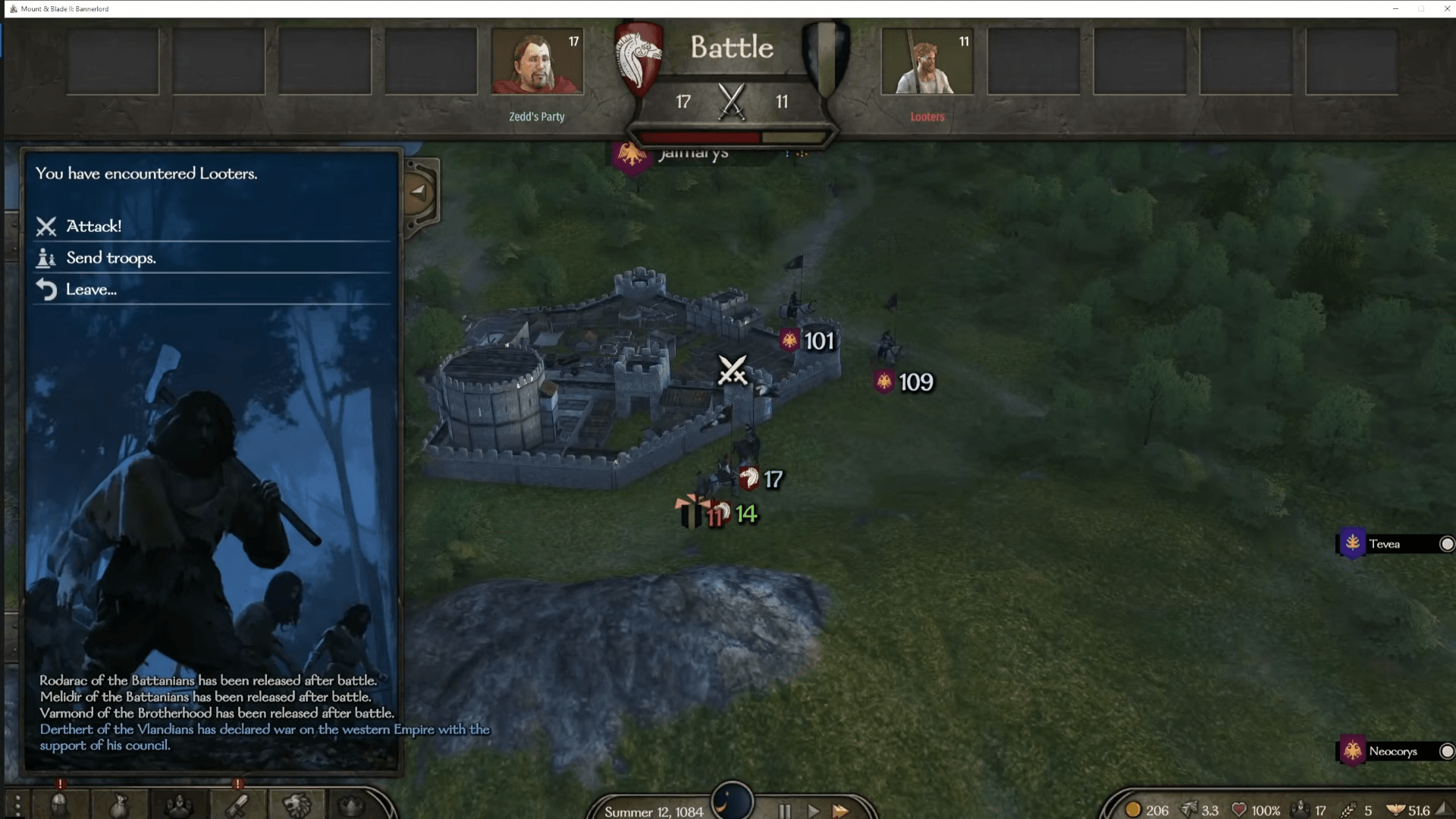Image resolution: width=1456 pixels, height=819 pixels.
Task: Expand the party info bar arrow
Action: pyautogui.click(x=1442, y=810)
